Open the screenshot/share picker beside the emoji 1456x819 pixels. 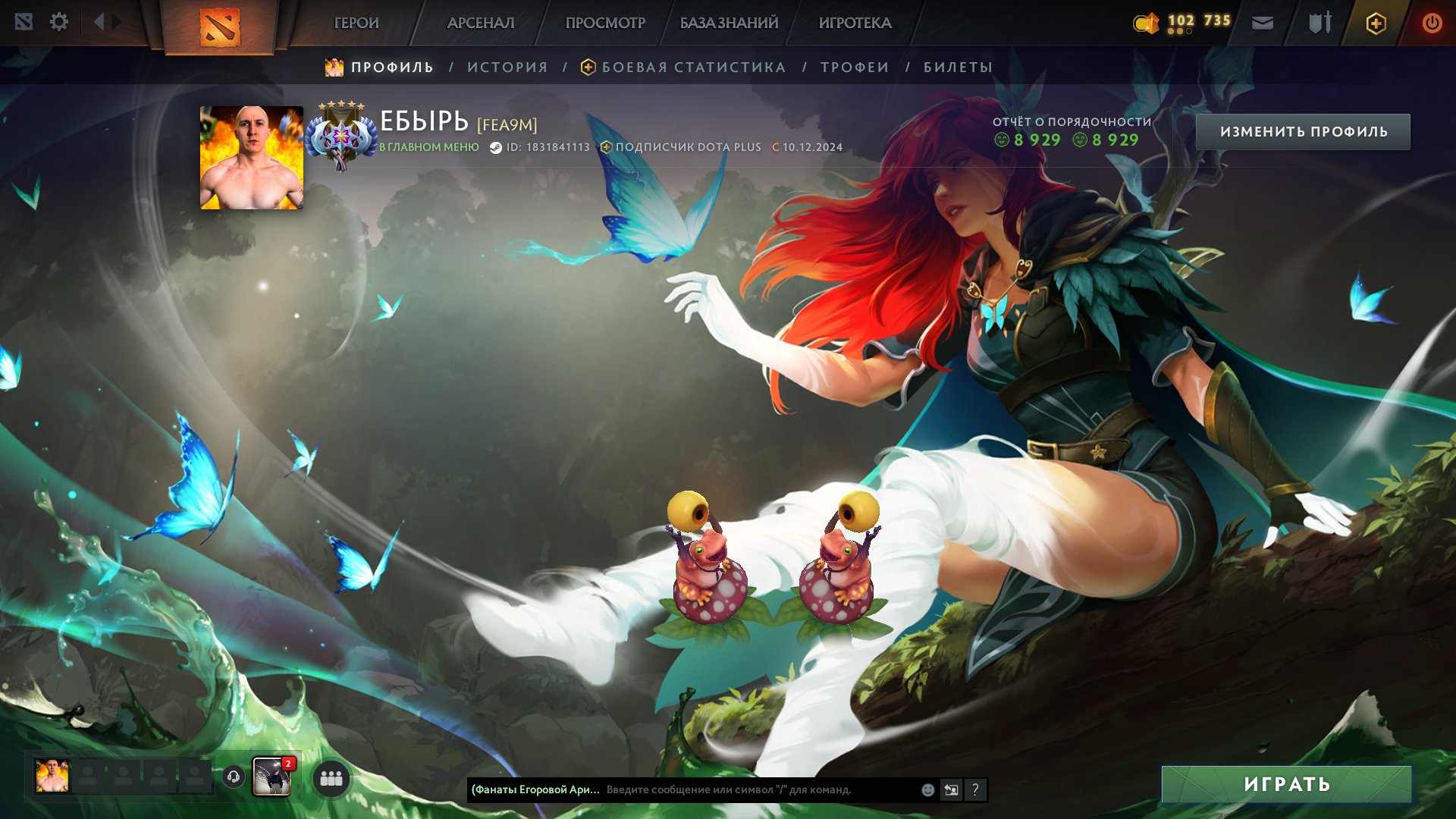coord(951,789)
